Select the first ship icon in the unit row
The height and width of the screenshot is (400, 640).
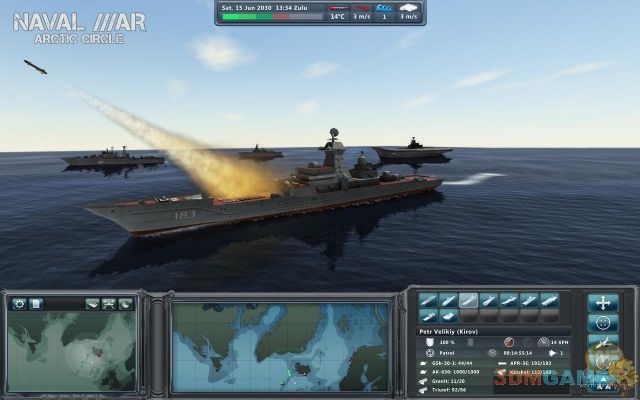(427, 300)
